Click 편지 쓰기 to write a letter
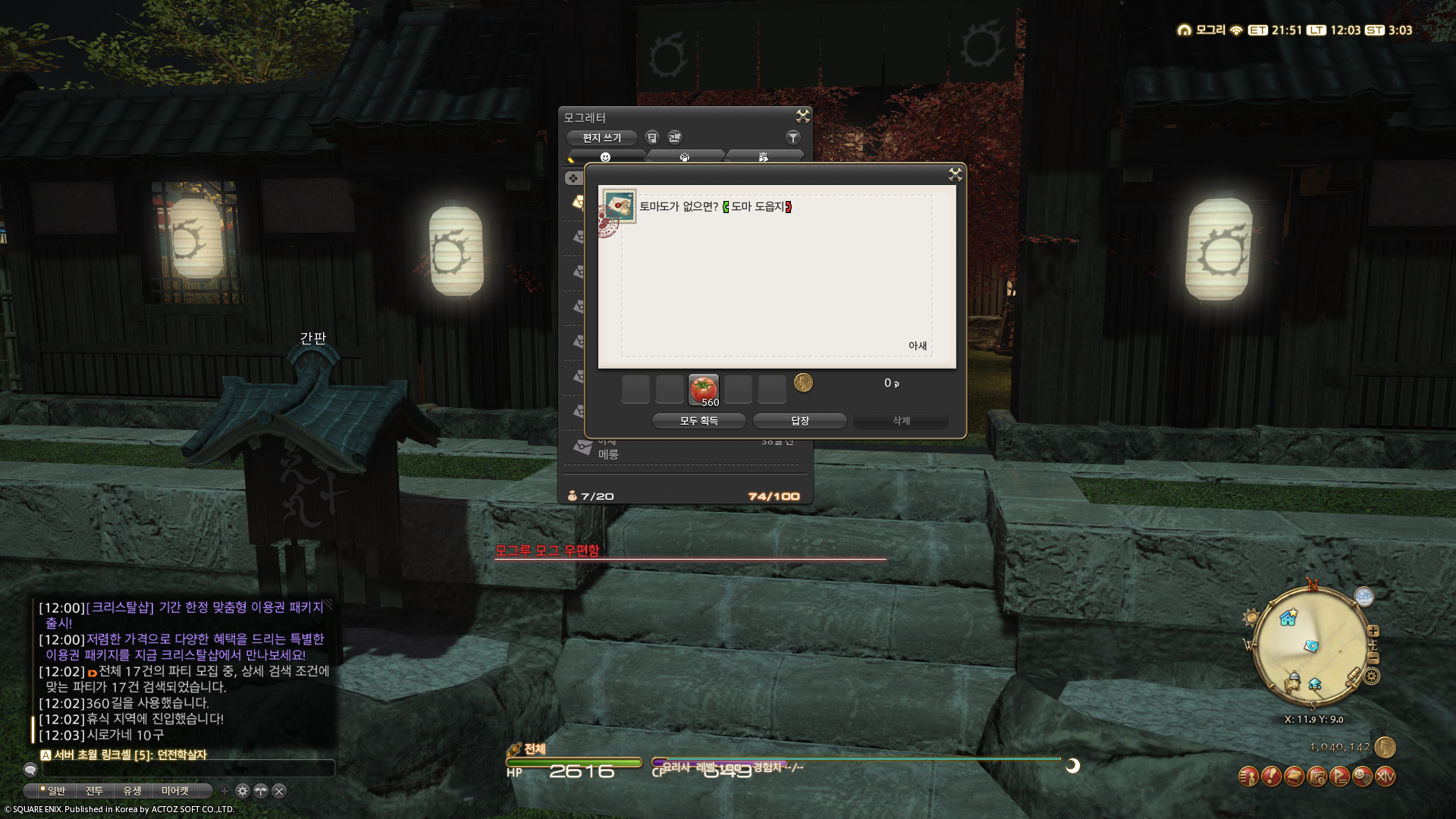 601,138
